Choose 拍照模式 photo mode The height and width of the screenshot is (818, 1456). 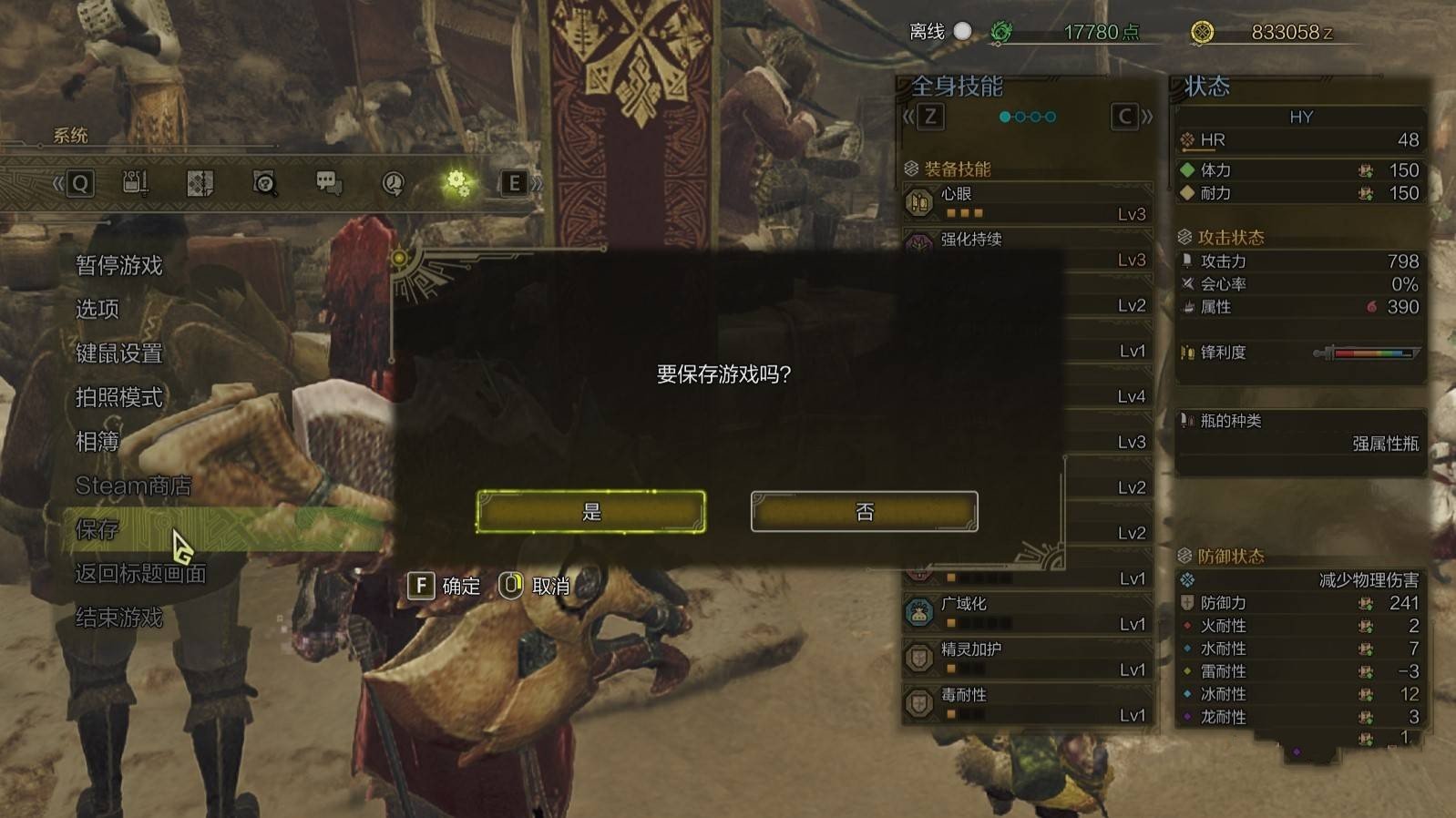click(119, 397)
